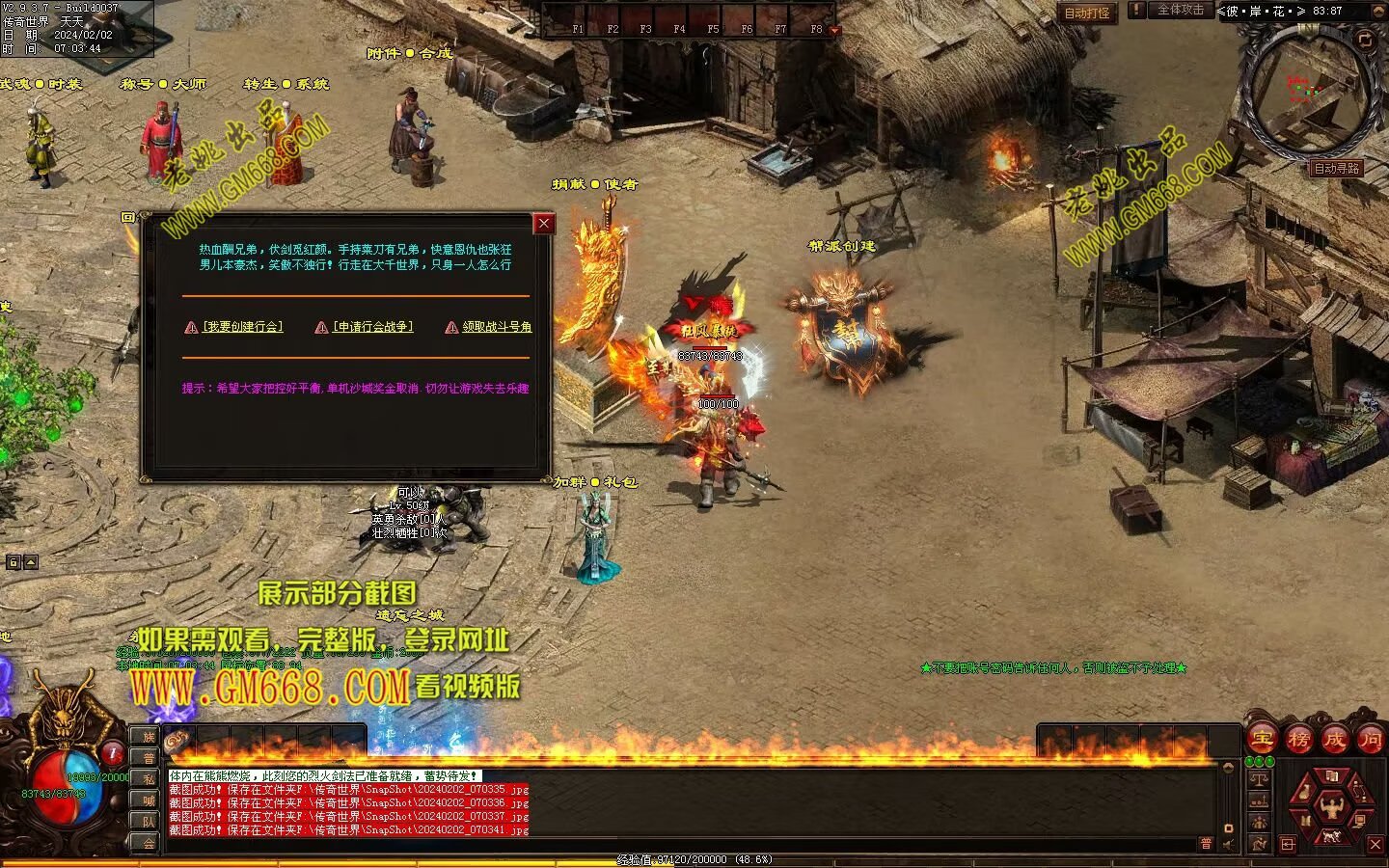Activate the 自动寻路 auto-pathfinding button
This screenshot has width=1389, height=868.
click(1336, 168)
